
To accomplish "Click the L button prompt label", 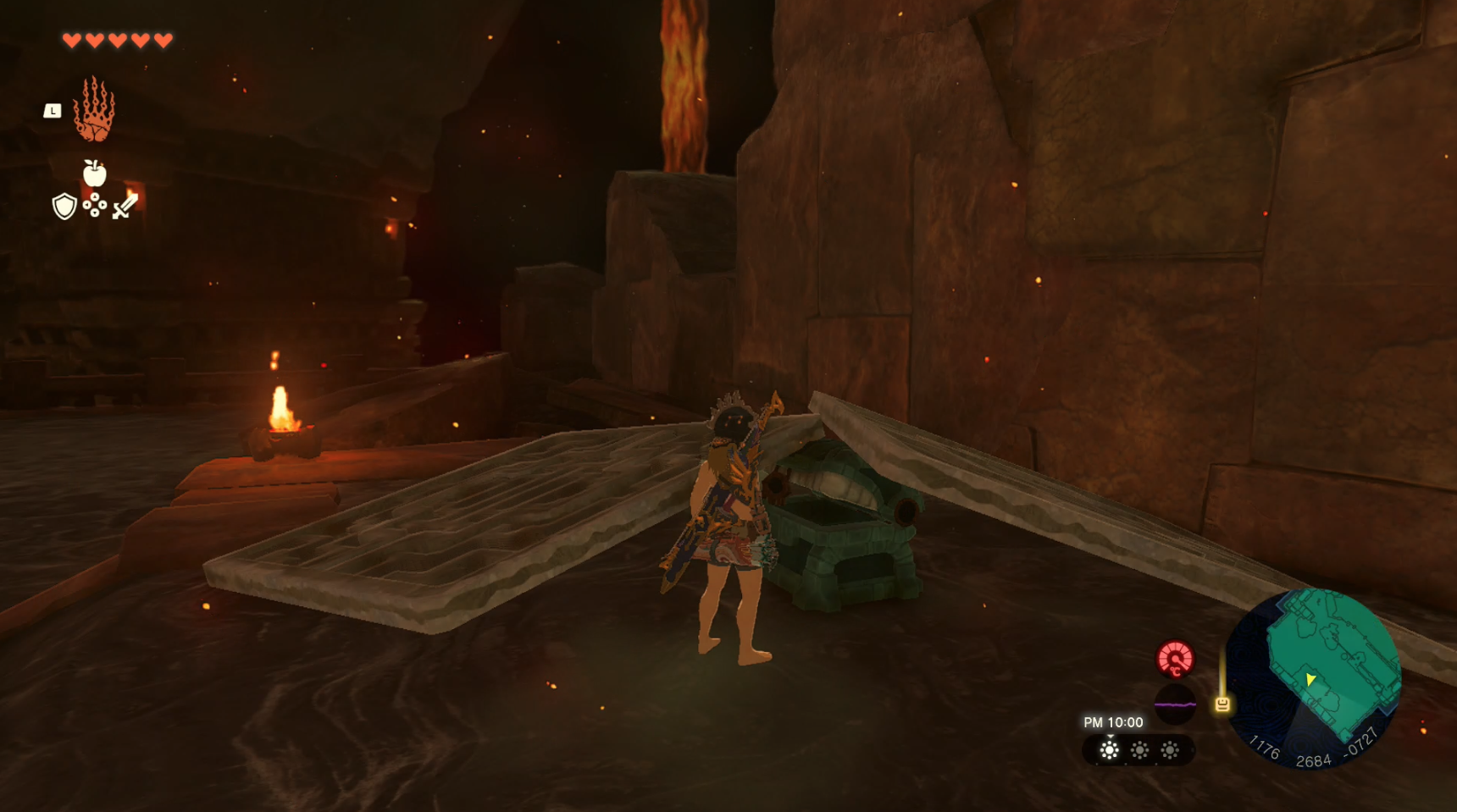I will 53,110.
